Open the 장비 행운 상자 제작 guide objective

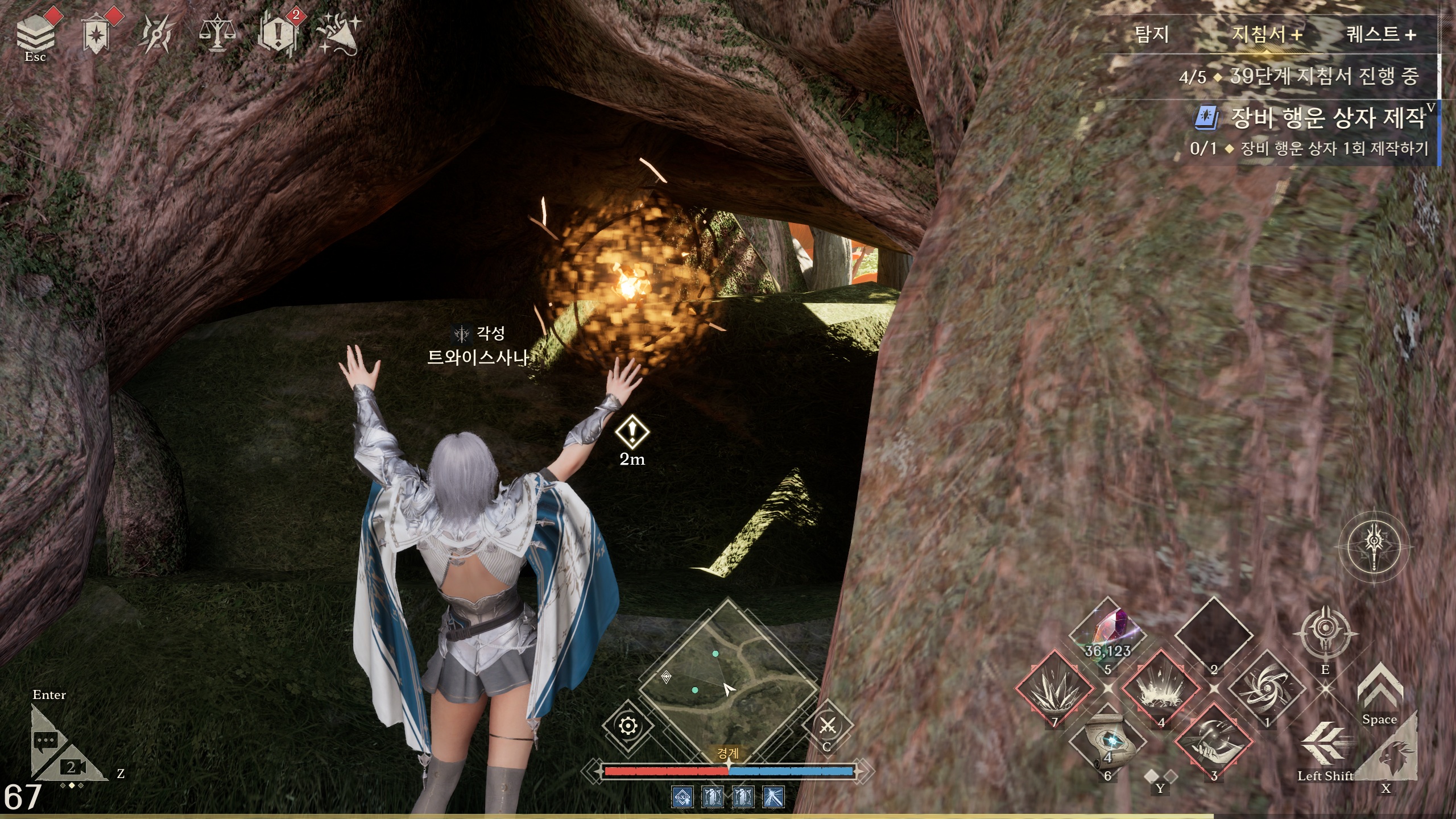click(1327, 118)
